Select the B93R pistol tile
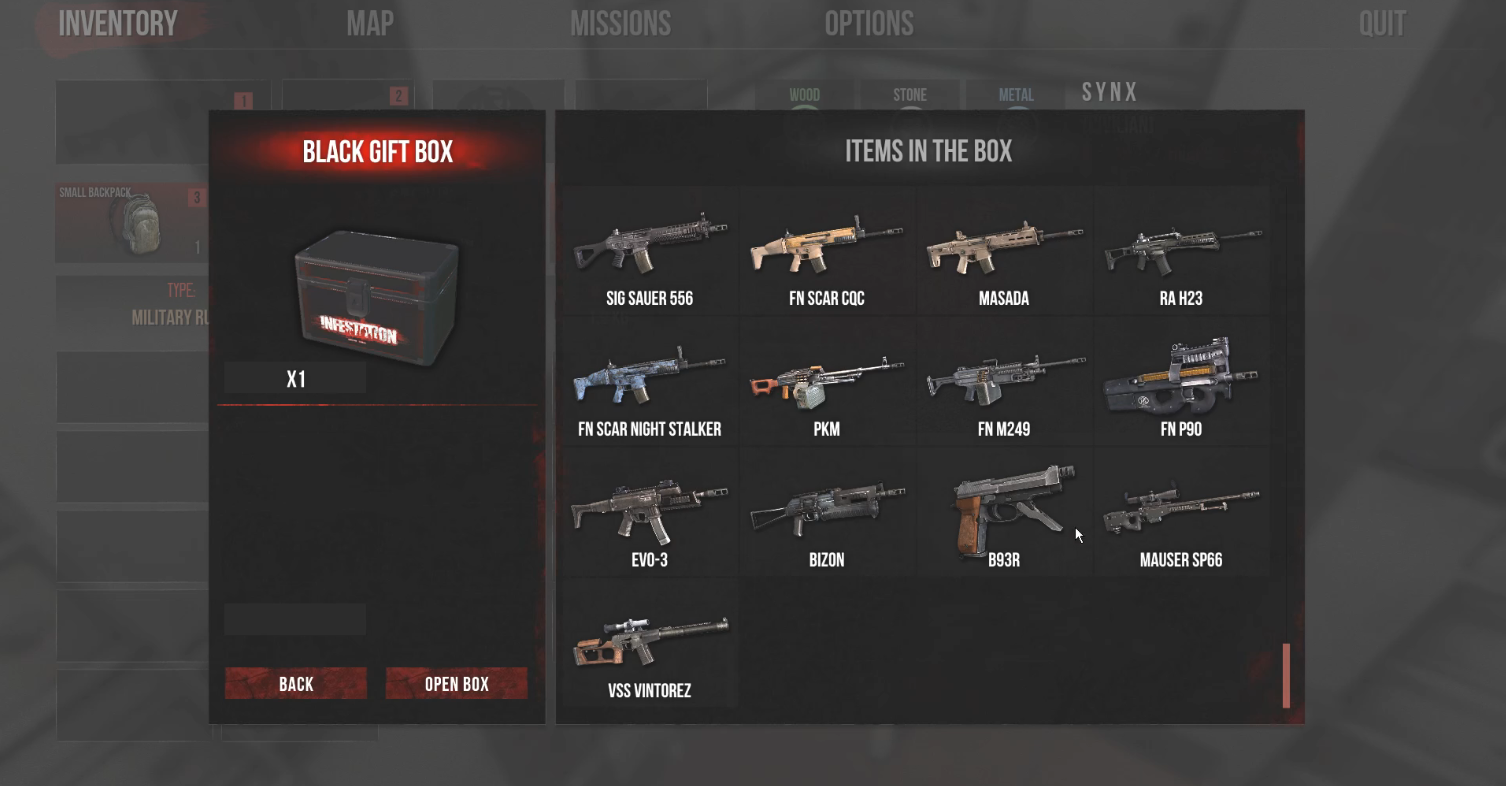The image size is (1506, 786). [1004, 514]
